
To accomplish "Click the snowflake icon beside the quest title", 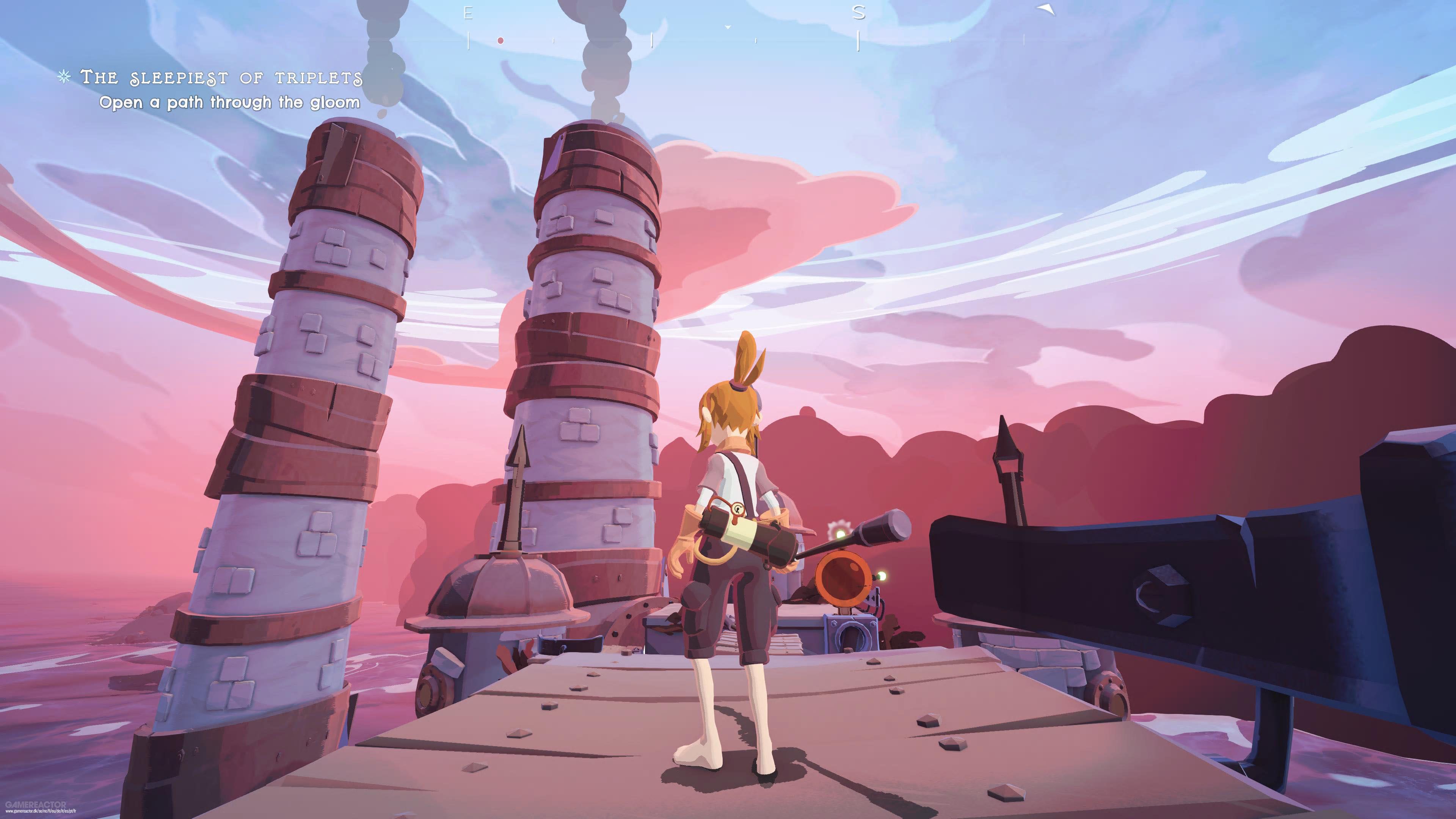I will (x=64, y=76).
